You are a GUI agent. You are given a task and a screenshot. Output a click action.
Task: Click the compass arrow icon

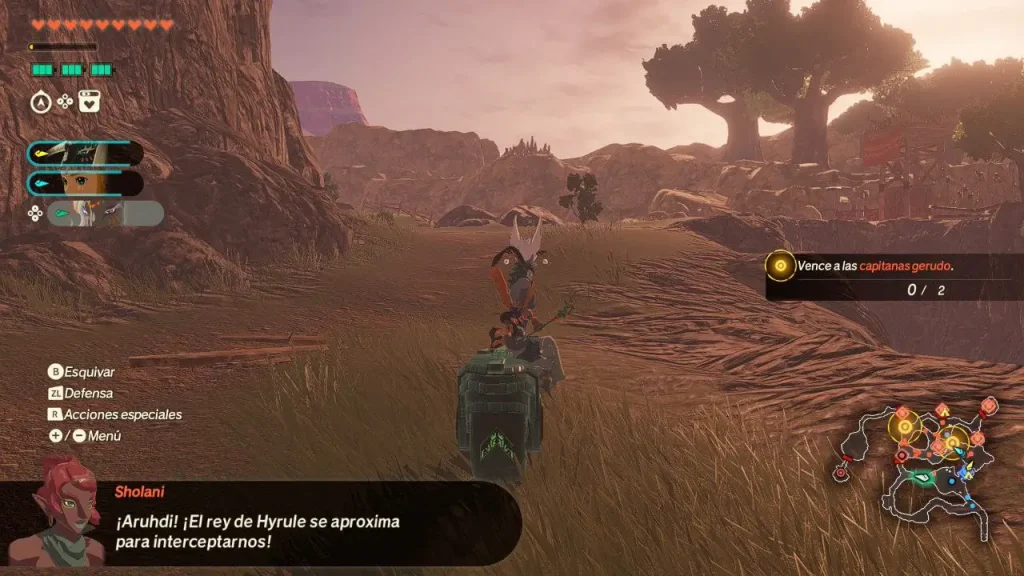click(x=41, y=101)
